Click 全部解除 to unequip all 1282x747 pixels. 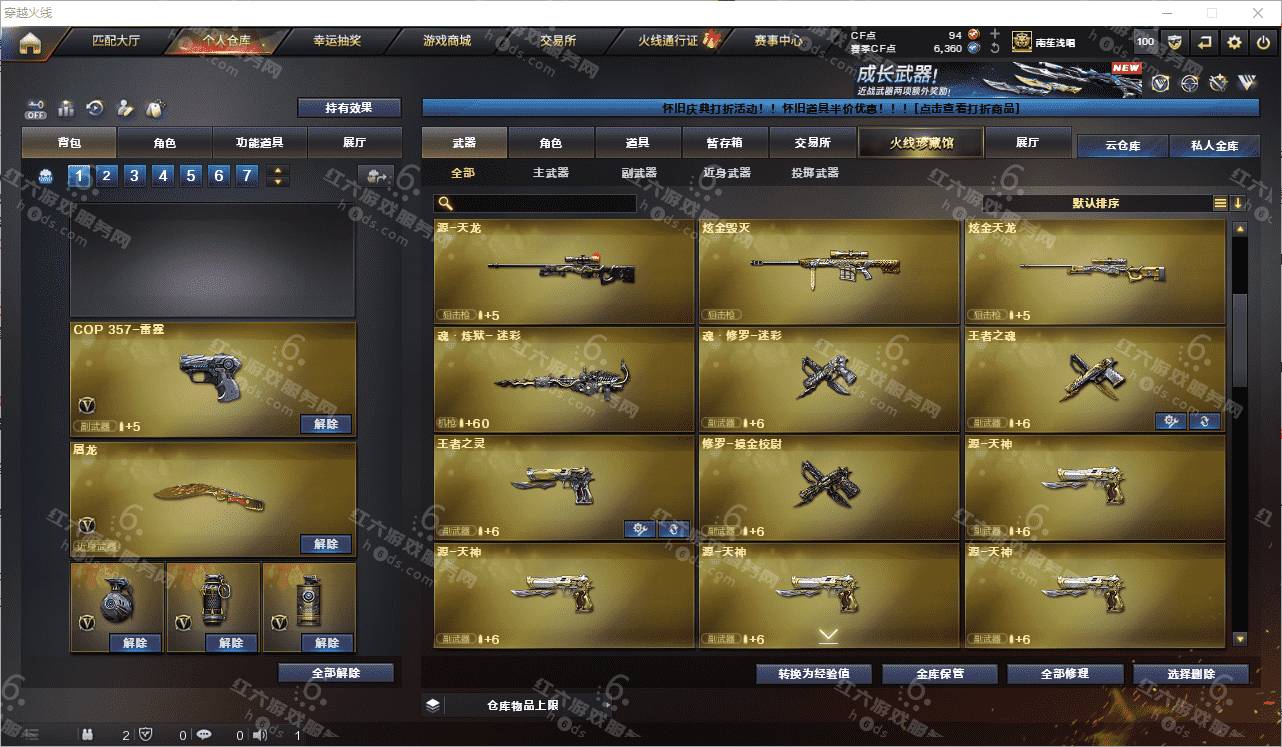click(336, 673)
